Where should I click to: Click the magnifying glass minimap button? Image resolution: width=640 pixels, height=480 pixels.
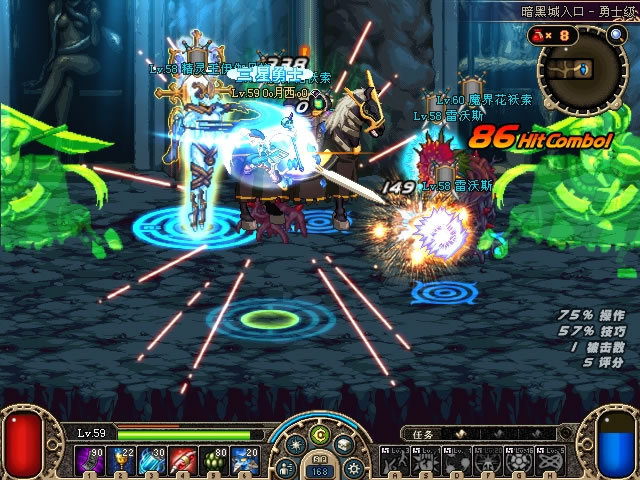pos(617,35)
